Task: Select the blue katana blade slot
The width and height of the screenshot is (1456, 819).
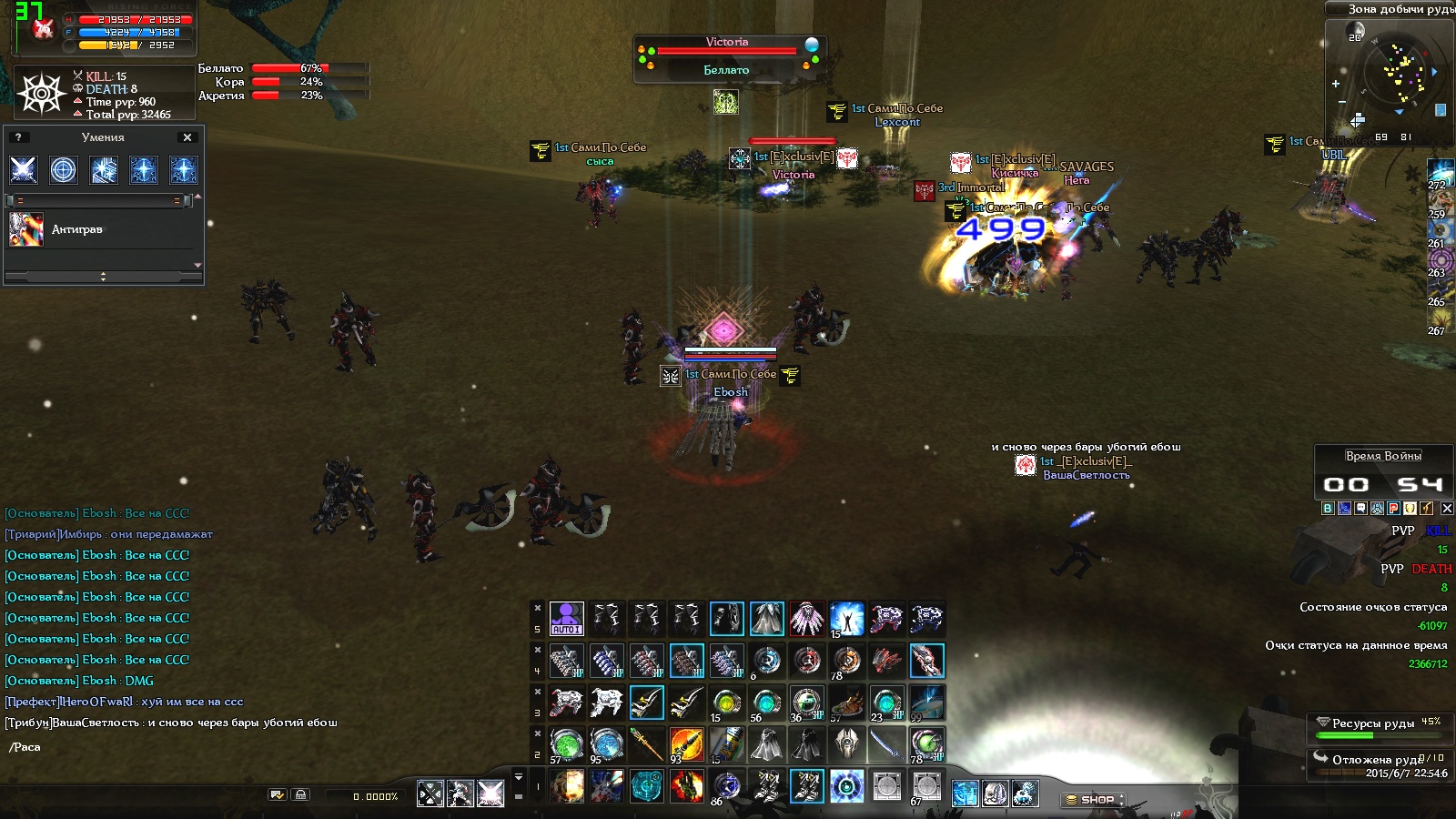Action: click(886, 744)
